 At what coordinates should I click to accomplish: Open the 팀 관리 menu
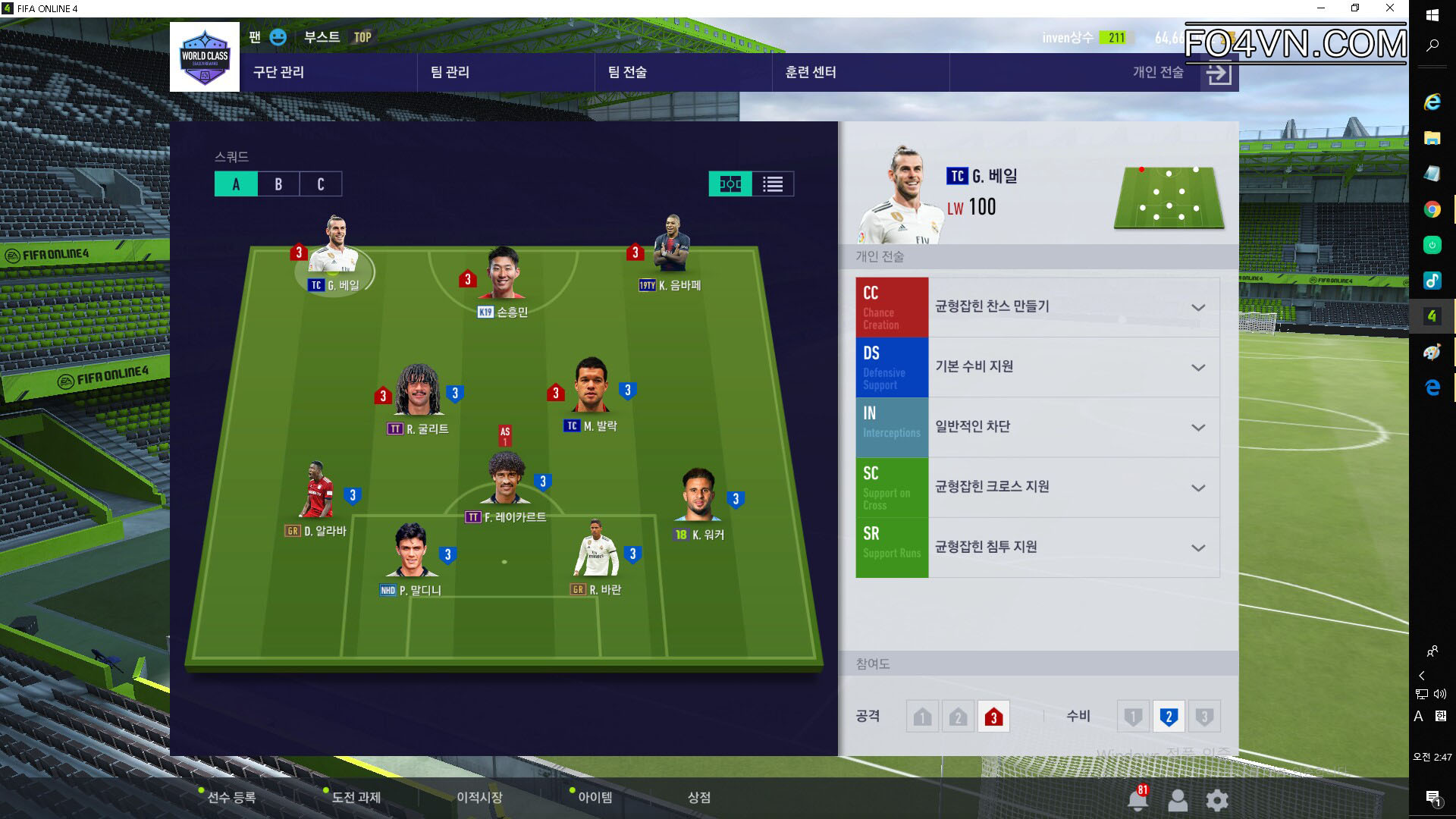click(450, 72)
